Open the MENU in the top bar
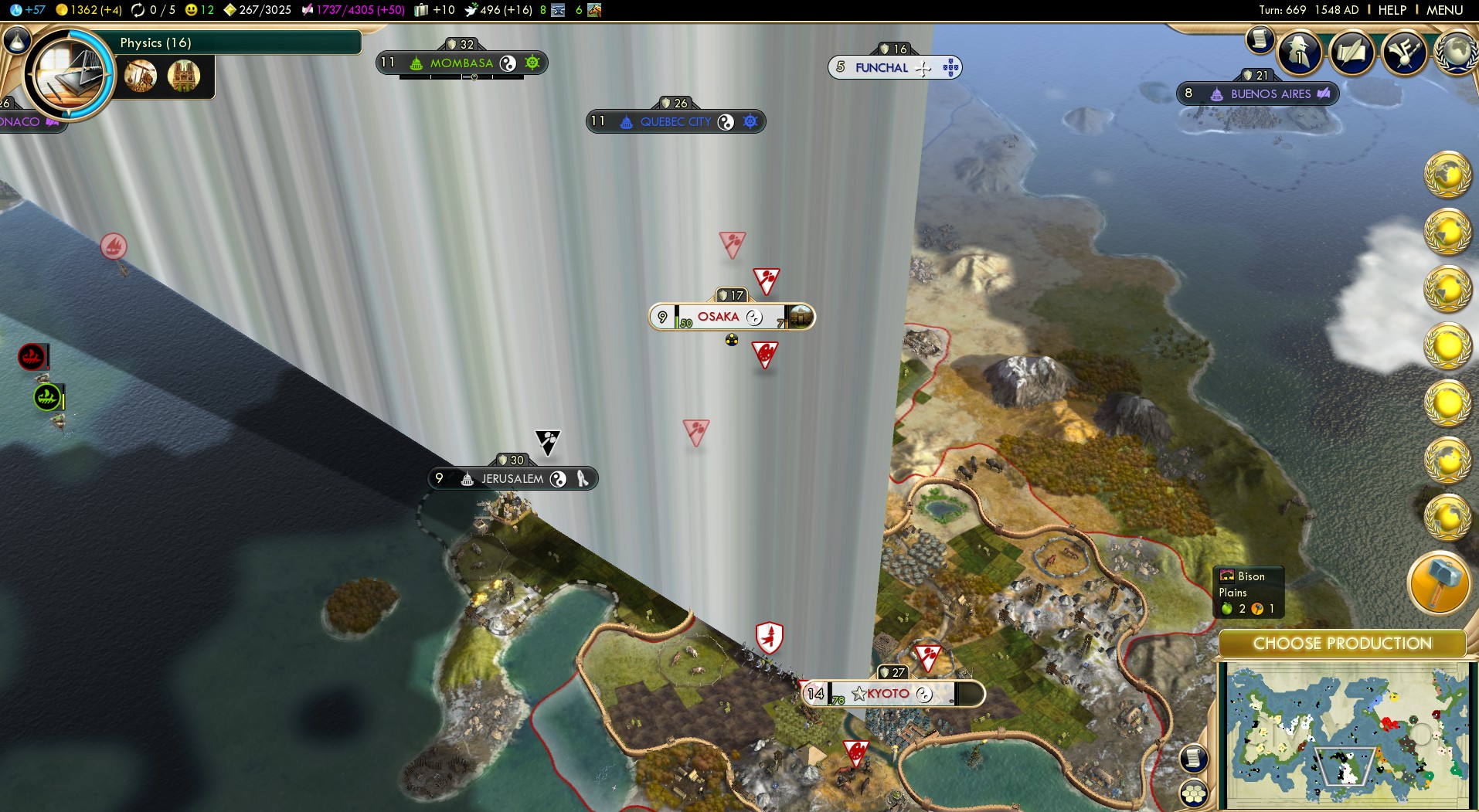Image resolution: width=1479 pixels, height=812 pixels. tap(1444, 10)
